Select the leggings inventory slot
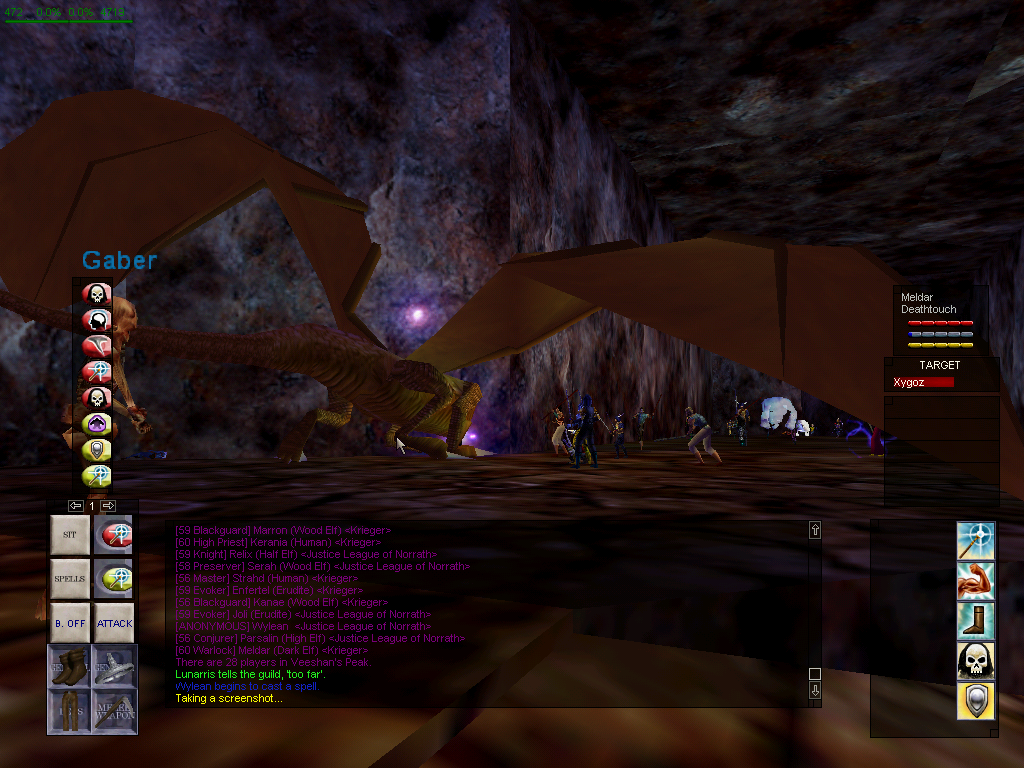Viewport: 1024px width, 768px height. pyautogui.click(x=69, y=709)
